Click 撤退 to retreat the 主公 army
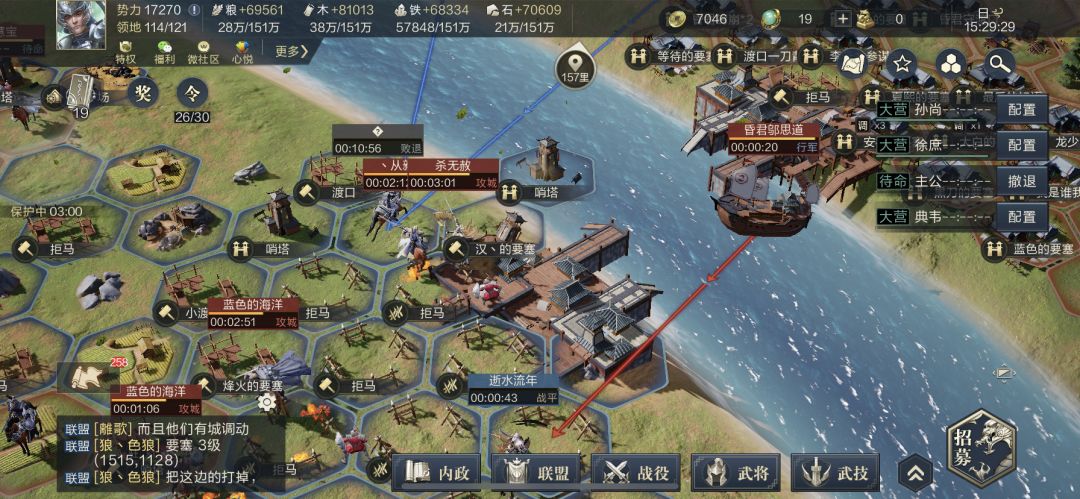Image resolution: width=1080 pixels, height=499 pixels. click(1021, 181)
